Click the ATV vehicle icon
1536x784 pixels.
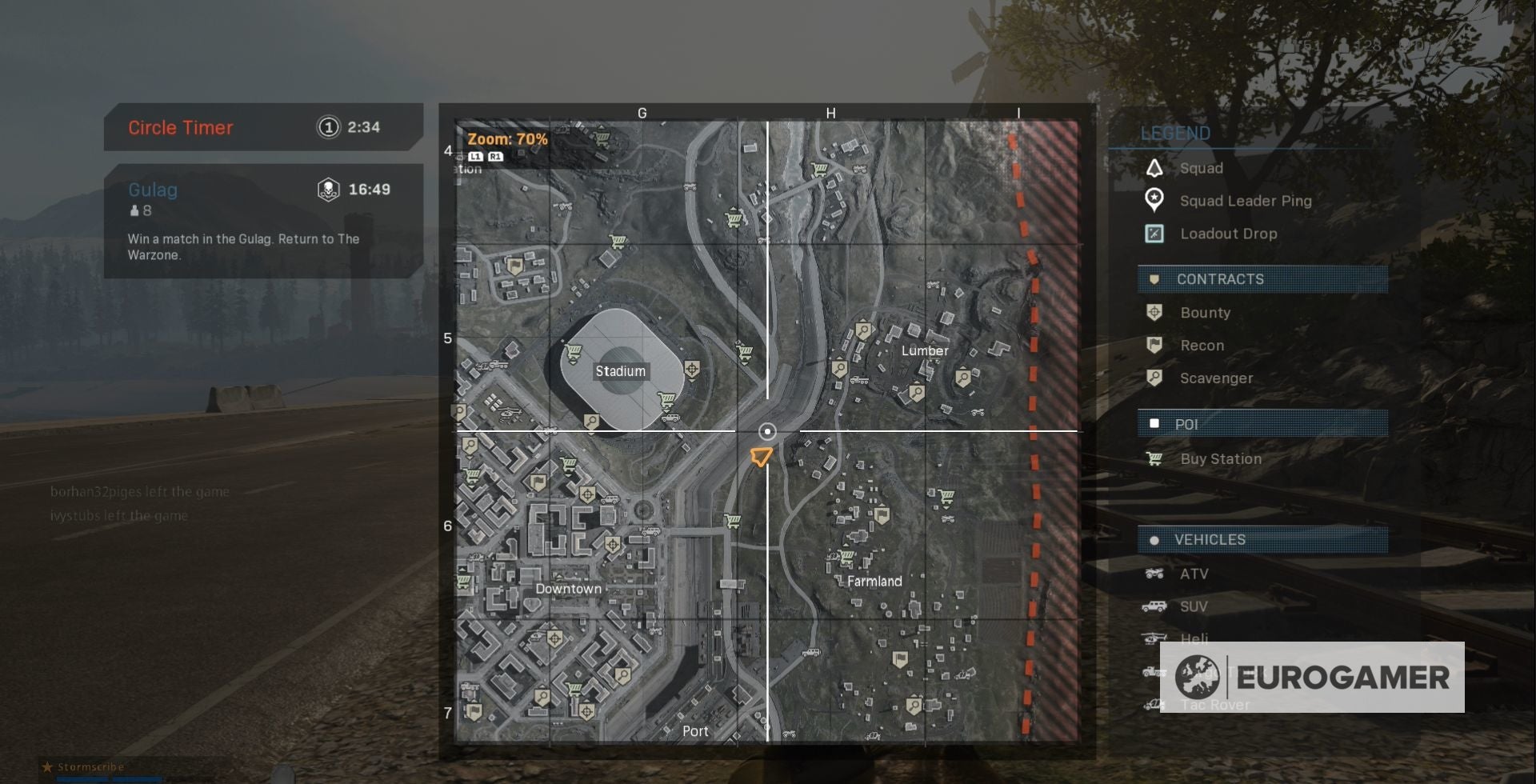(x=1152, y=573)
